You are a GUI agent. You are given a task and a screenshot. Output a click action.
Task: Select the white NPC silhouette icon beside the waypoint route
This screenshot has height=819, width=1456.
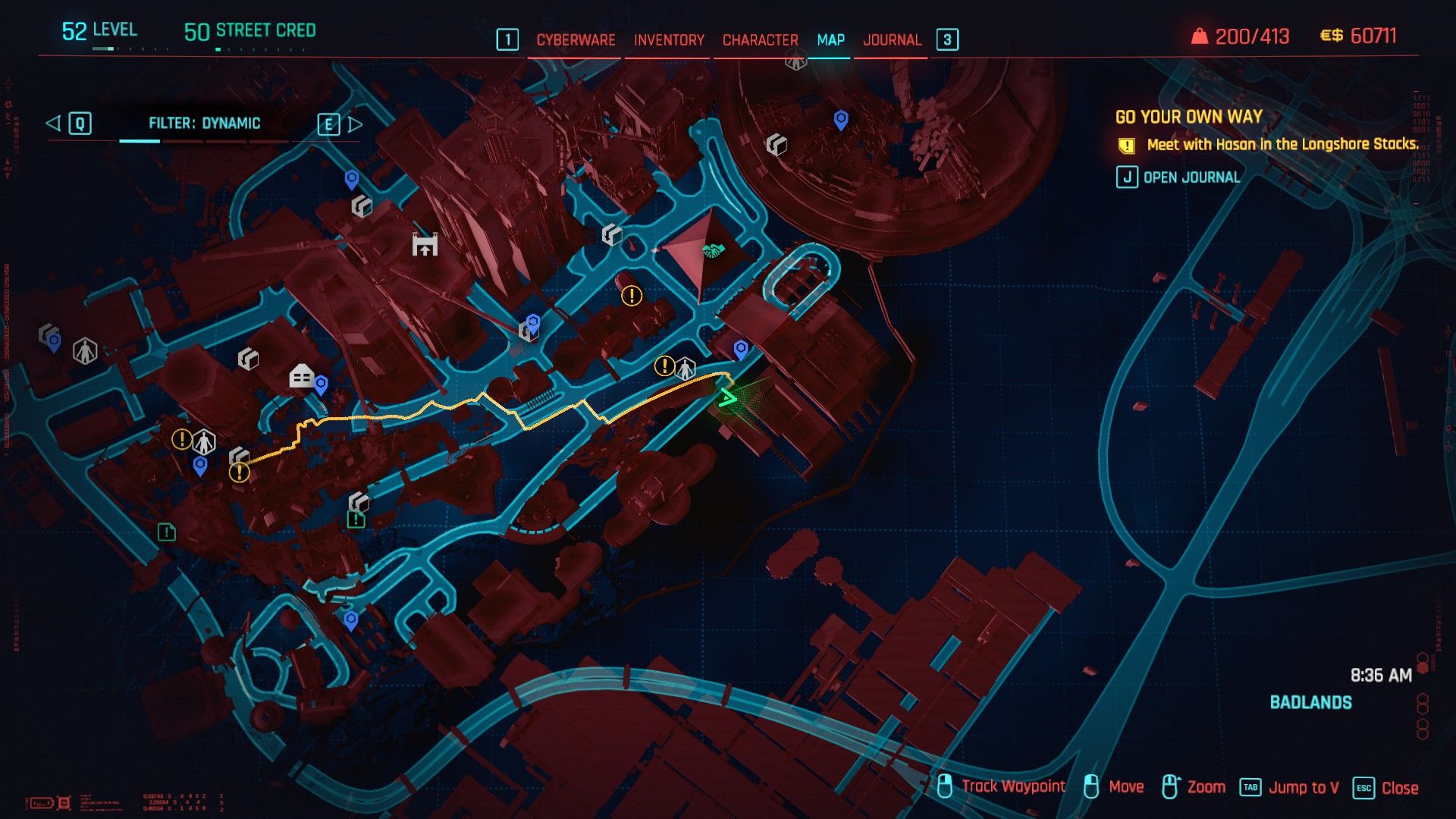coord(686,367)
